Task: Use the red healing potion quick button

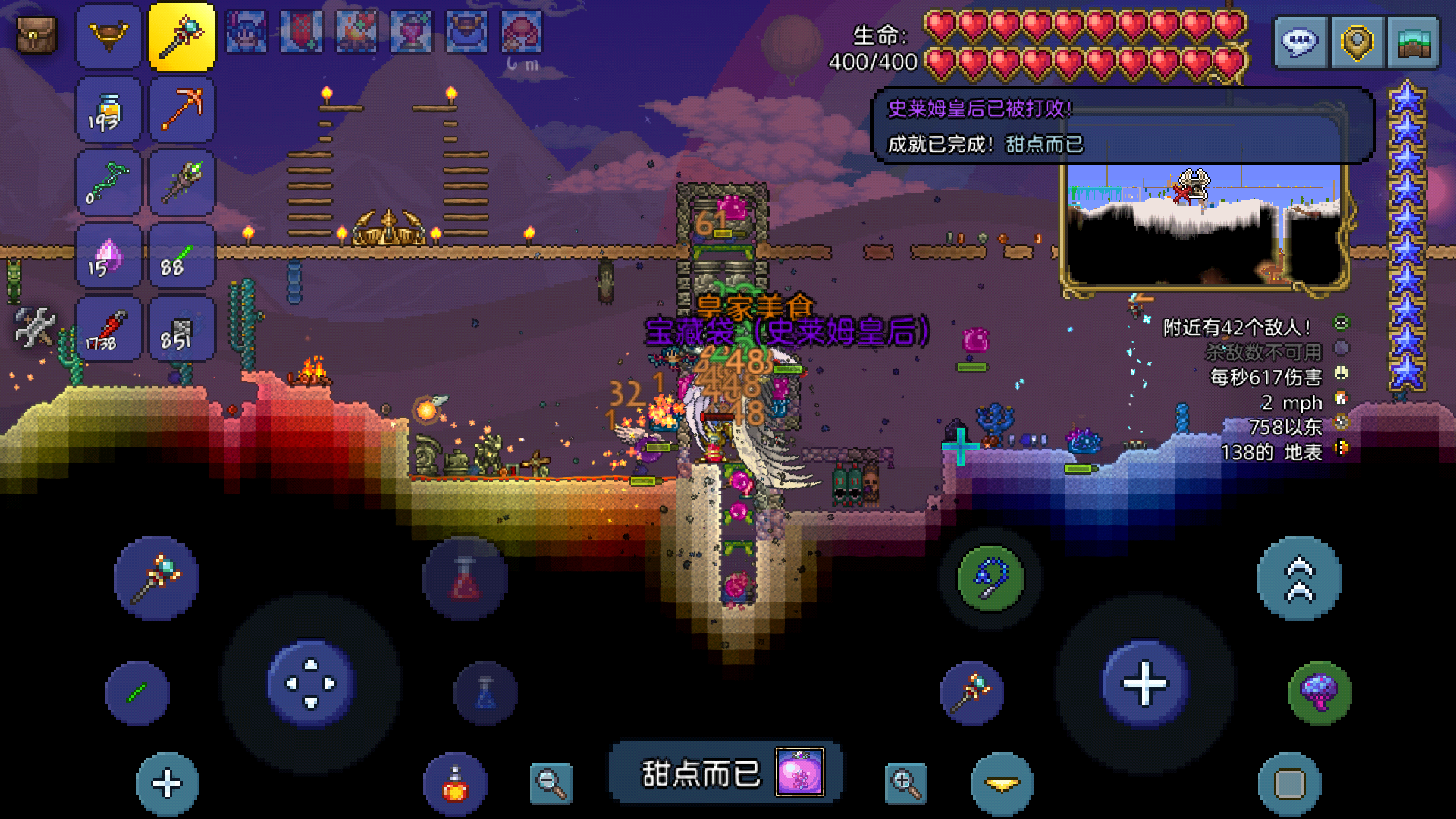Action: tap(465, 579)
